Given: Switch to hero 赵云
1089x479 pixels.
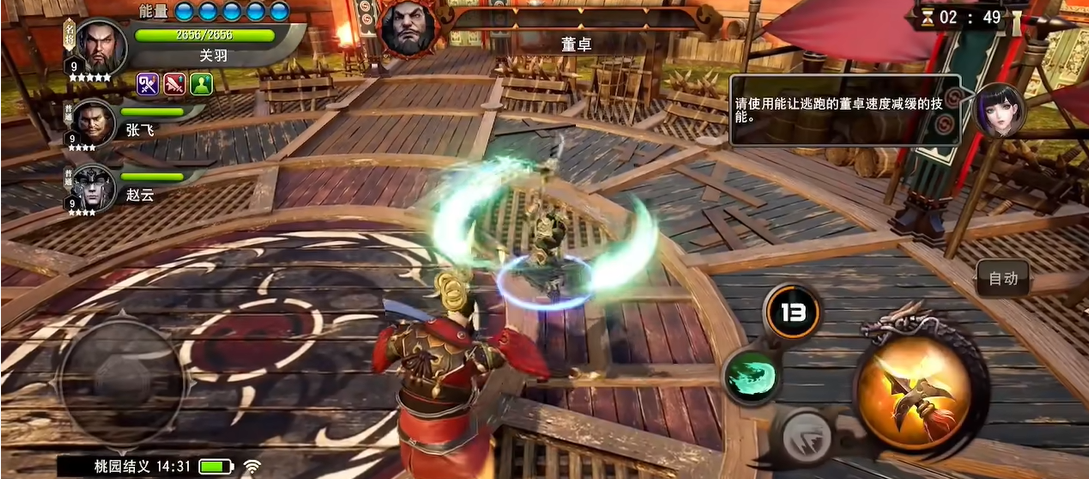Looking at the screenshot, I should pos(94,186).
